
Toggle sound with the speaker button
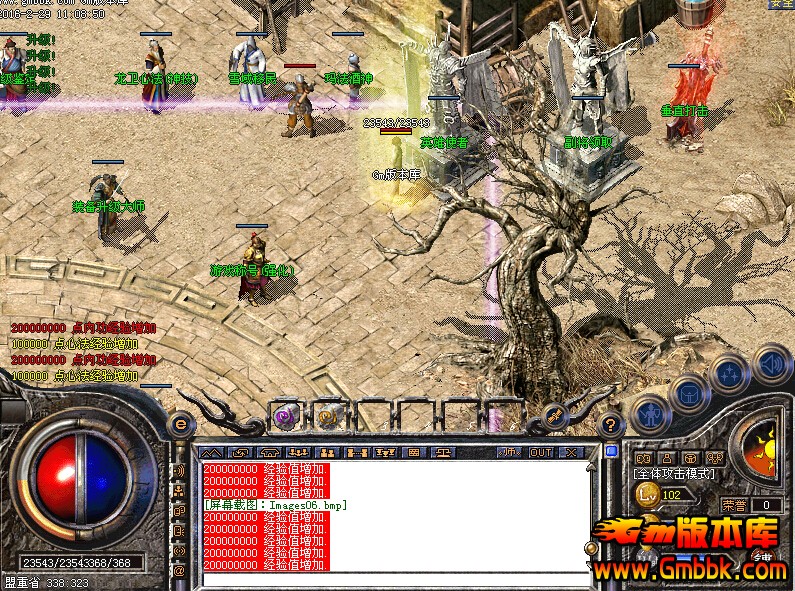[x=770, y=361]
